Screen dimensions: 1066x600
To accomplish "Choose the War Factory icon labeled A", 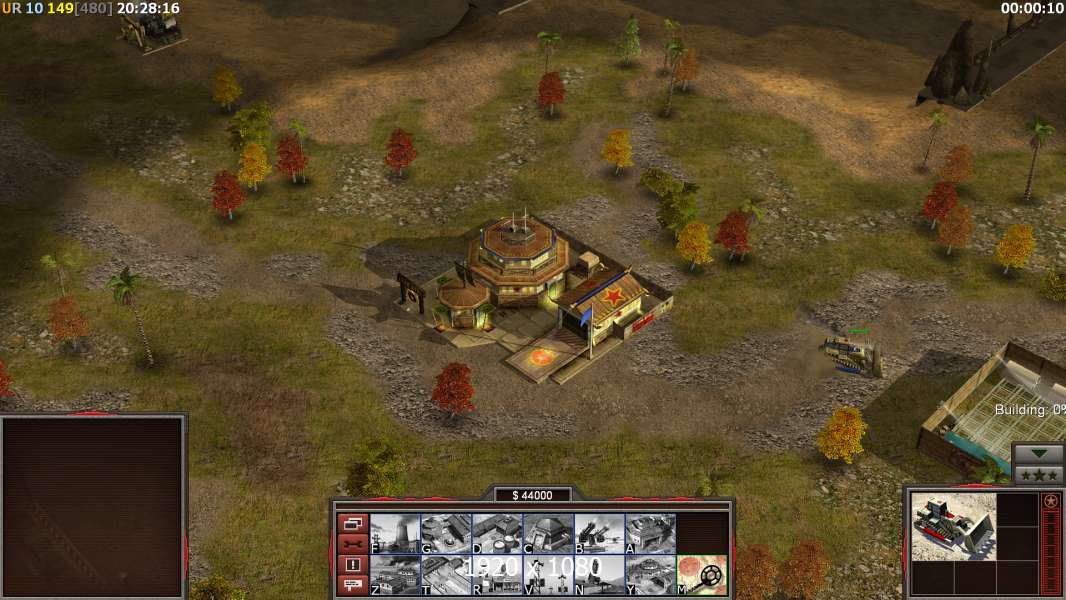I will (650, 534).
